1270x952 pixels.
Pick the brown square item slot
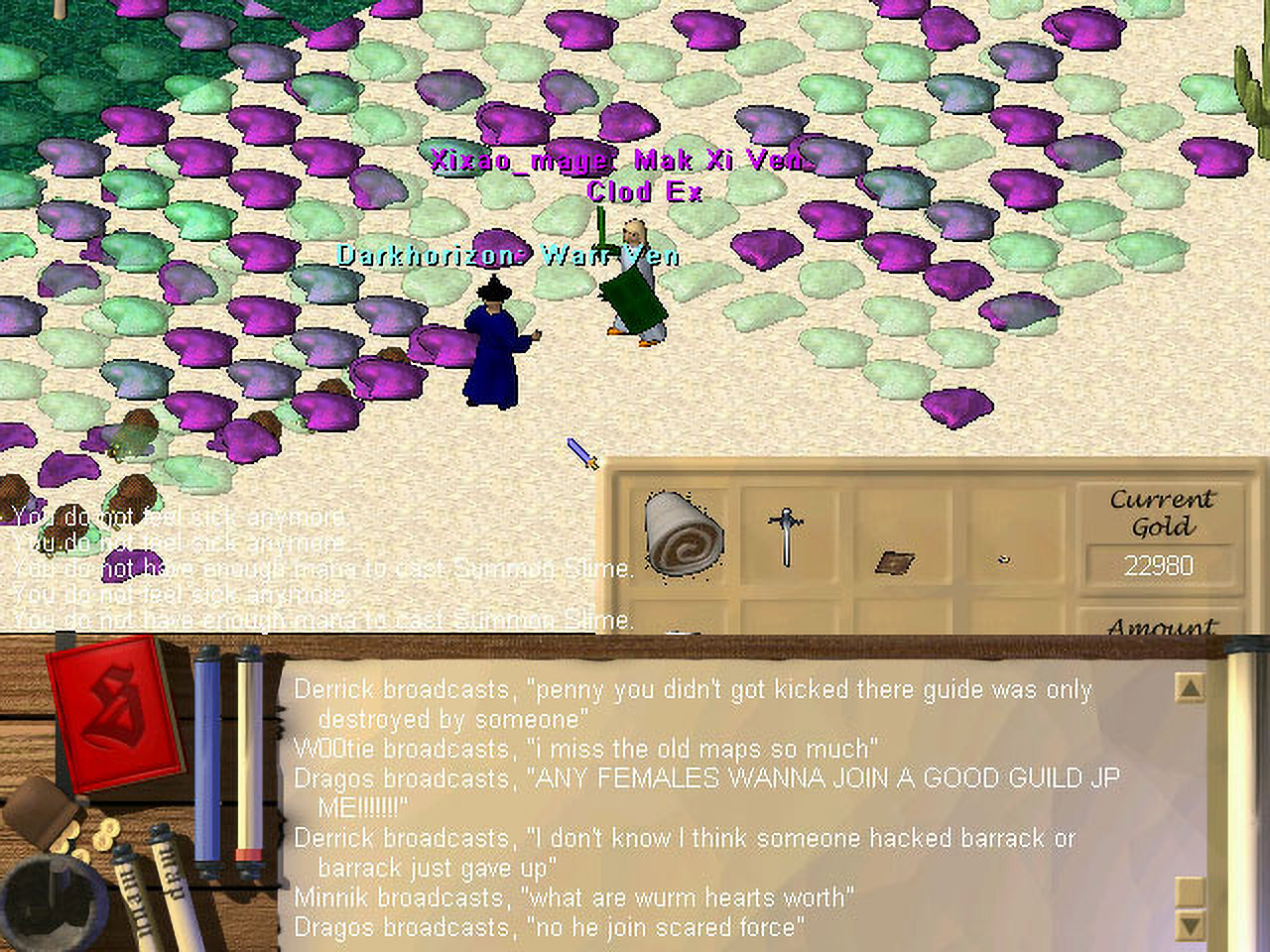pyautogui.click(x=895, y=562)
